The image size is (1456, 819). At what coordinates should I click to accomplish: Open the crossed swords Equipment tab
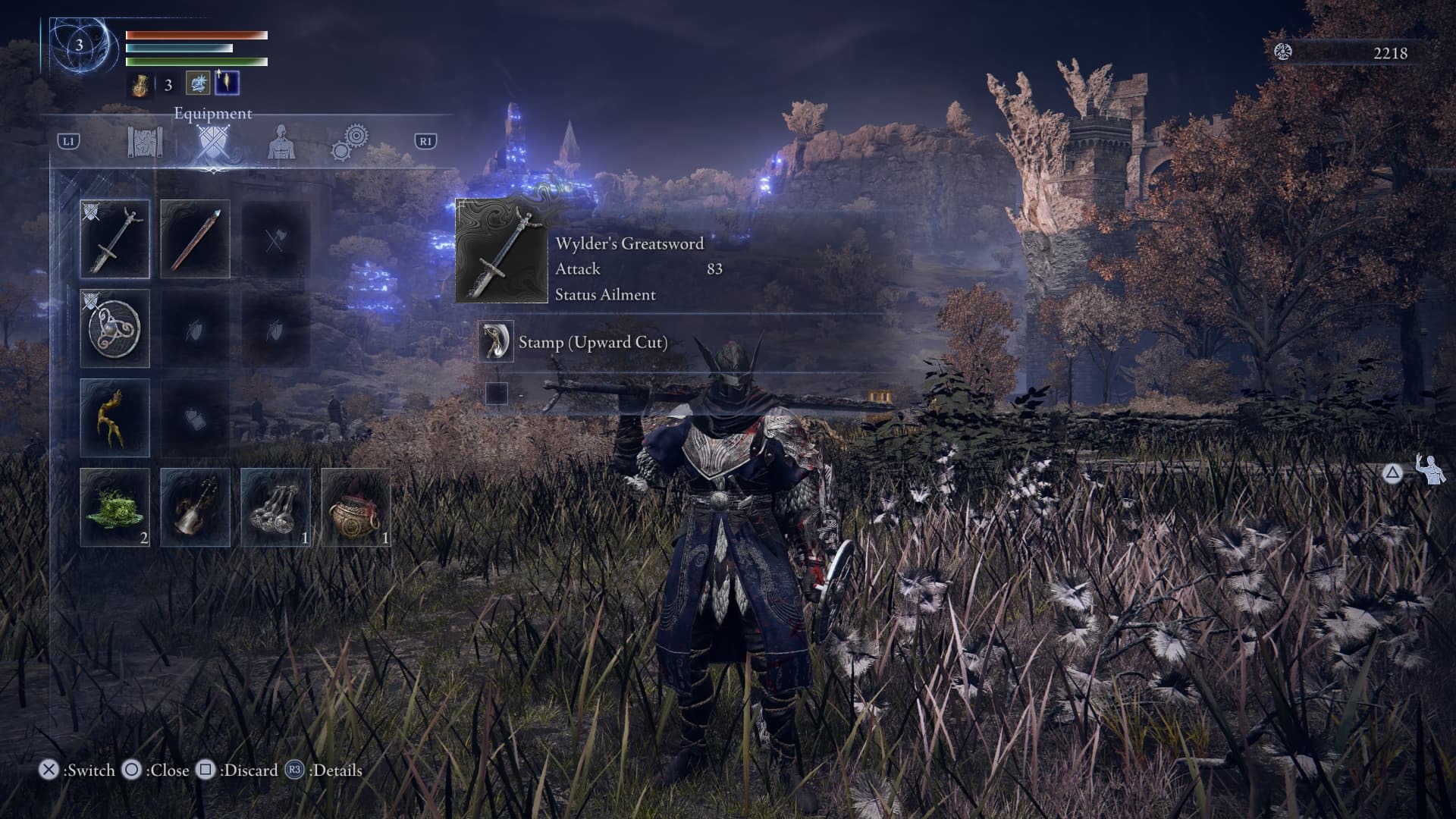pos(212,142)
